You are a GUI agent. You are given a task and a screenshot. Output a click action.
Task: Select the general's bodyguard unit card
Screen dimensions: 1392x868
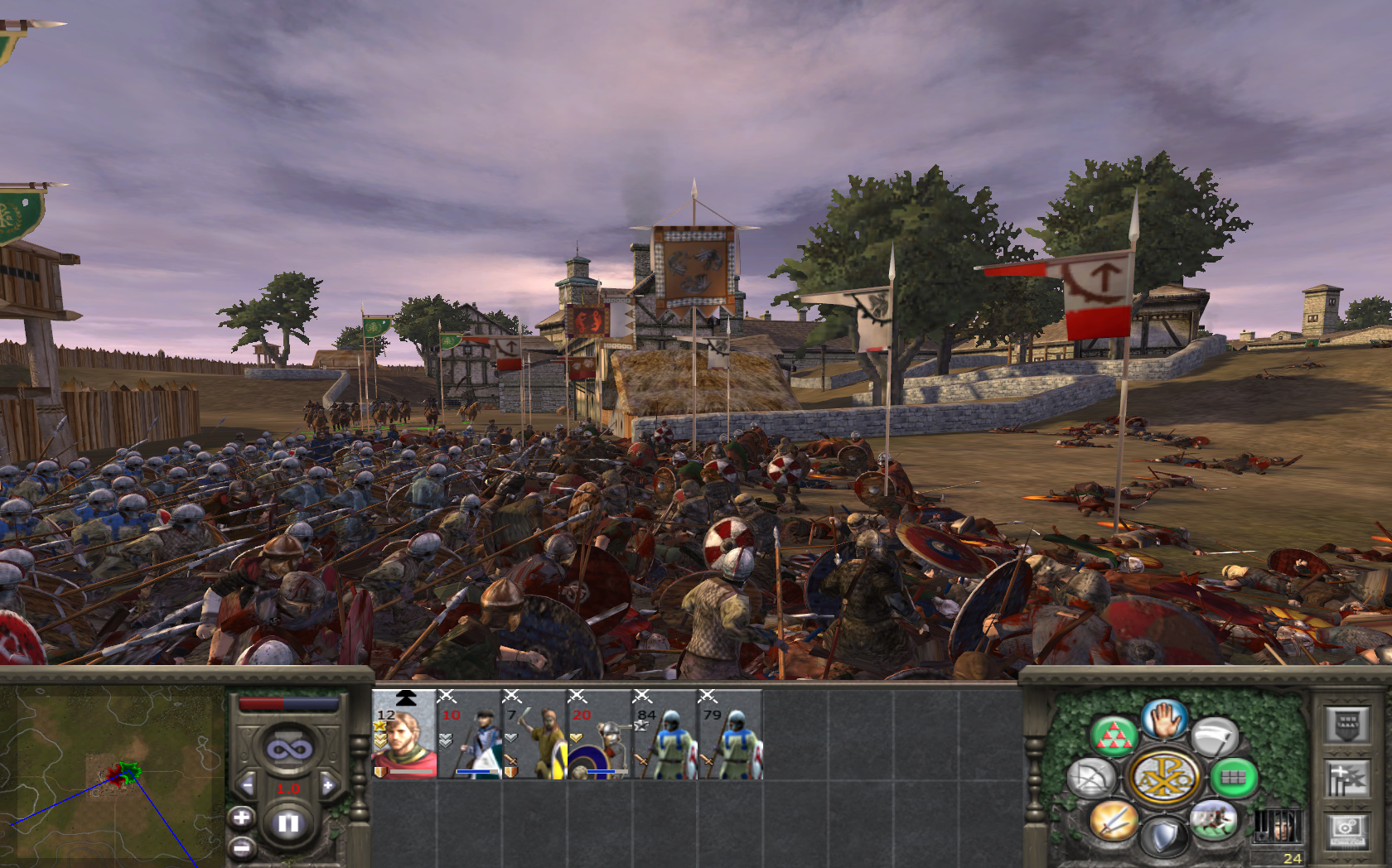(404, 735)
